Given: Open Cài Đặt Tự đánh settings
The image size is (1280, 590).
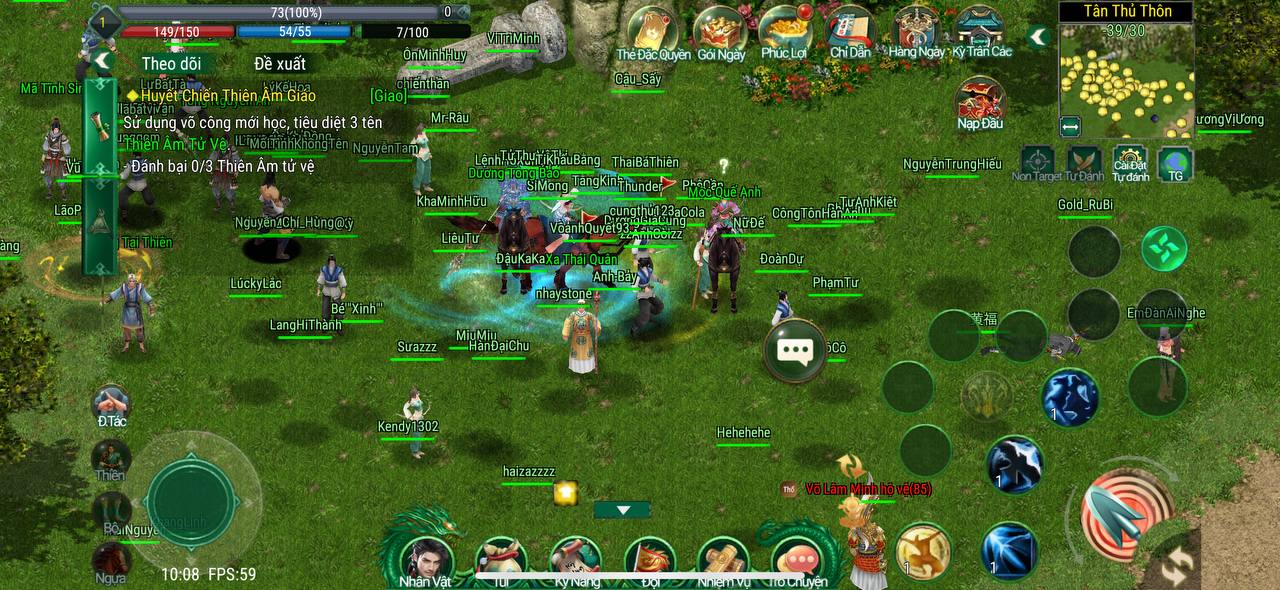Looking at the screenshot, I should (1130, 162).
